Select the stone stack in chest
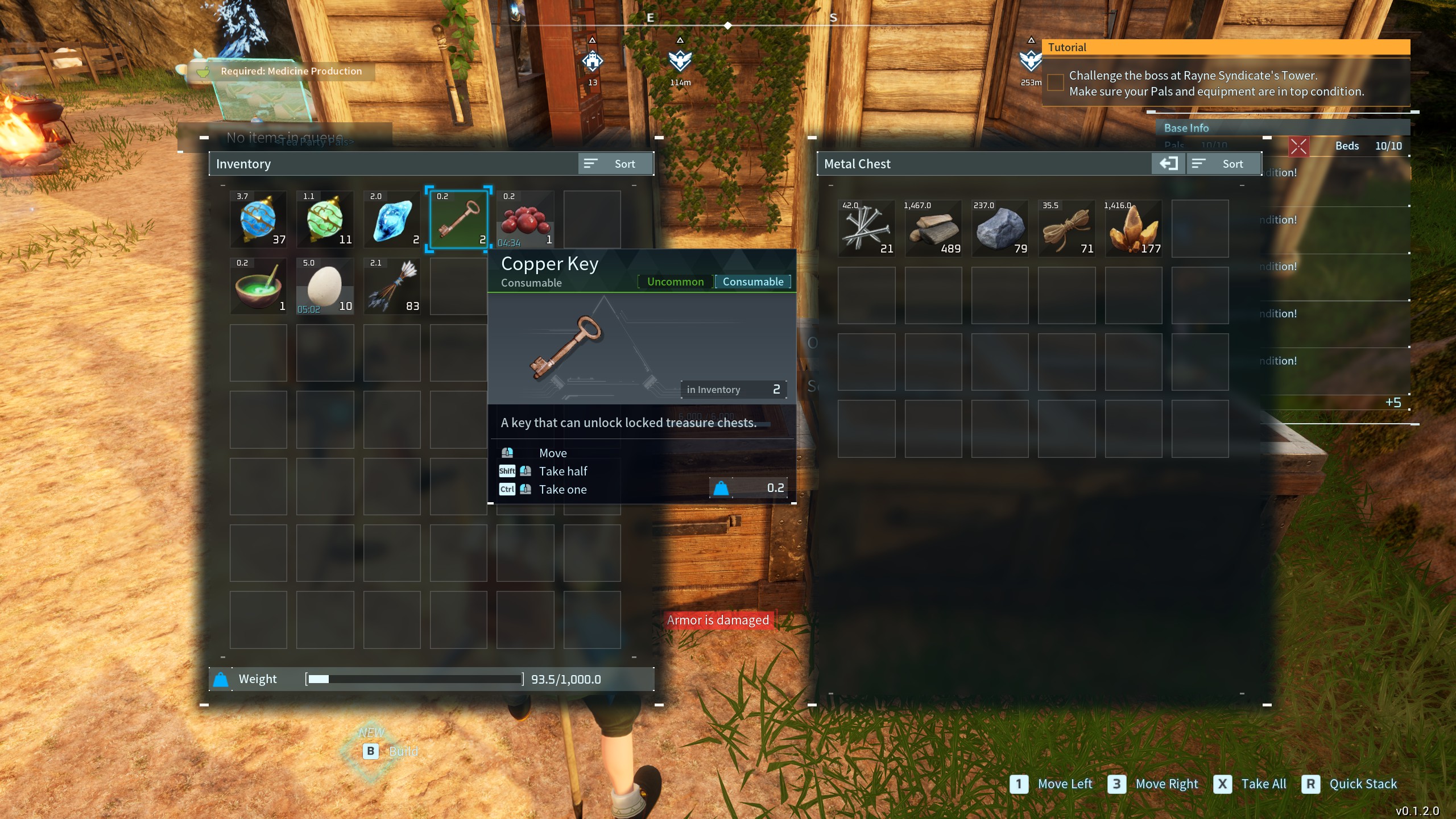Viewport: 1456px width, 819px height. tap(1000, 229)
